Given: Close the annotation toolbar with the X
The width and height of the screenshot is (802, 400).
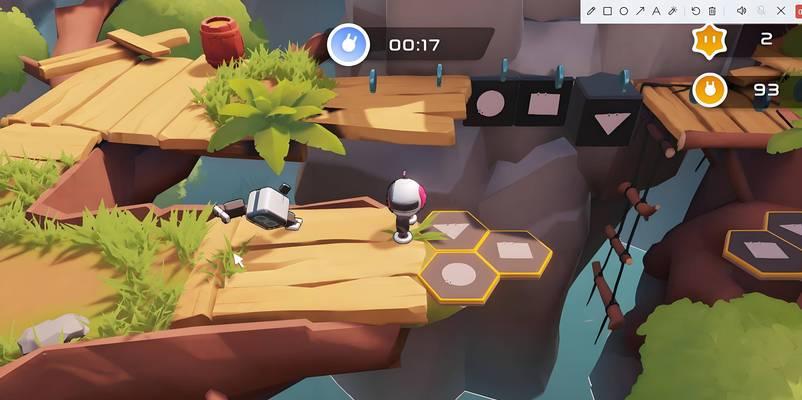Looking at the screenshot, I should pos(780,11).
